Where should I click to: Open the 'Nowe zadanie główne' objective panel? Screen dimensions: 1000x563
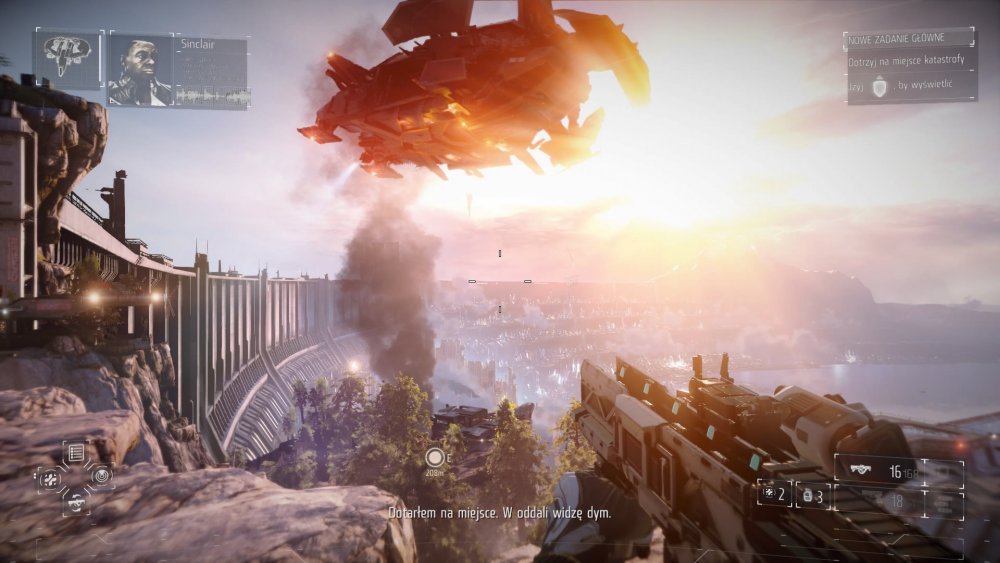point(908,66)
